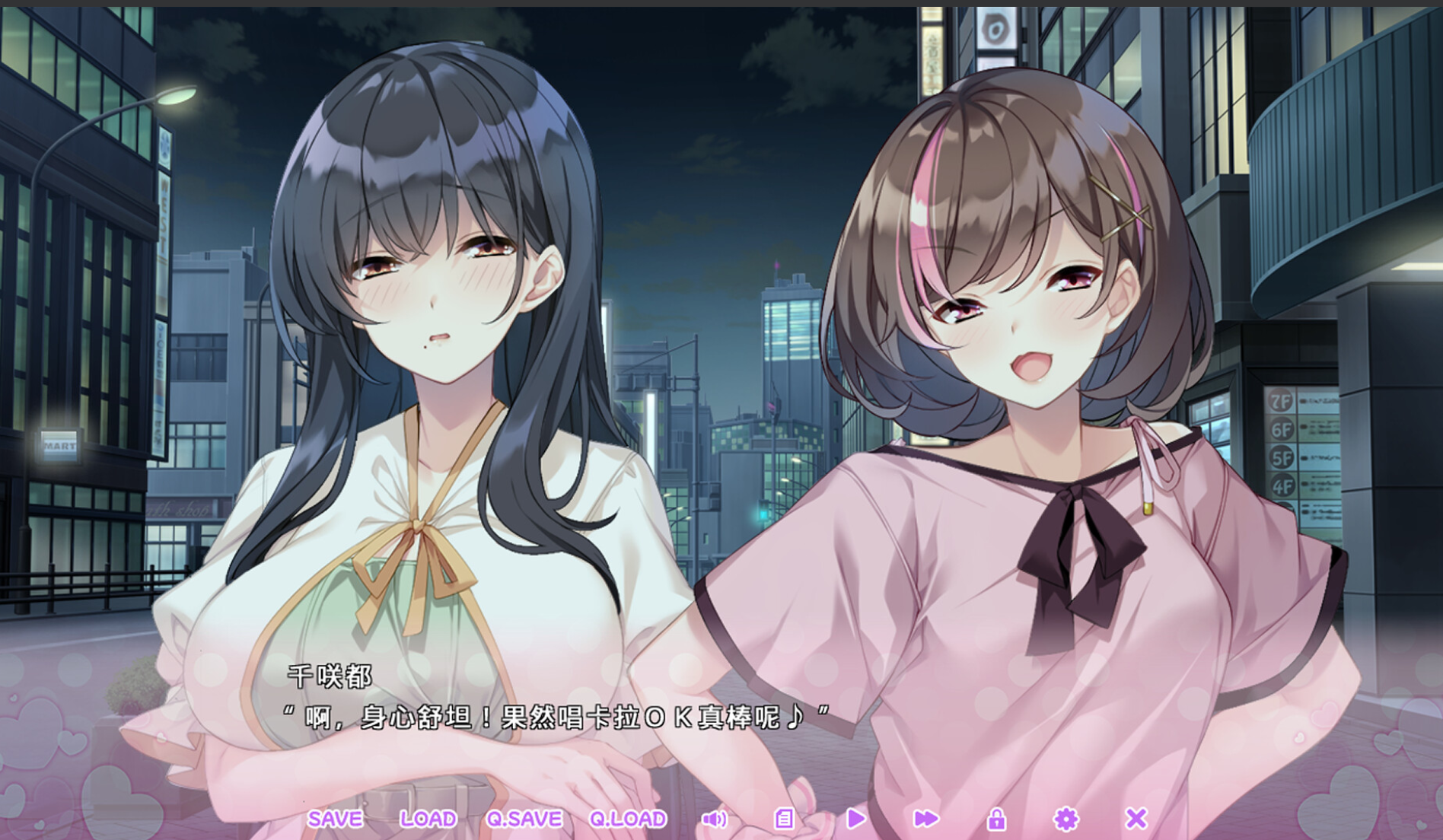Start auto-play with the play arrow
The width and height of the screenshot is (1443, 840).
click(855, 819)
